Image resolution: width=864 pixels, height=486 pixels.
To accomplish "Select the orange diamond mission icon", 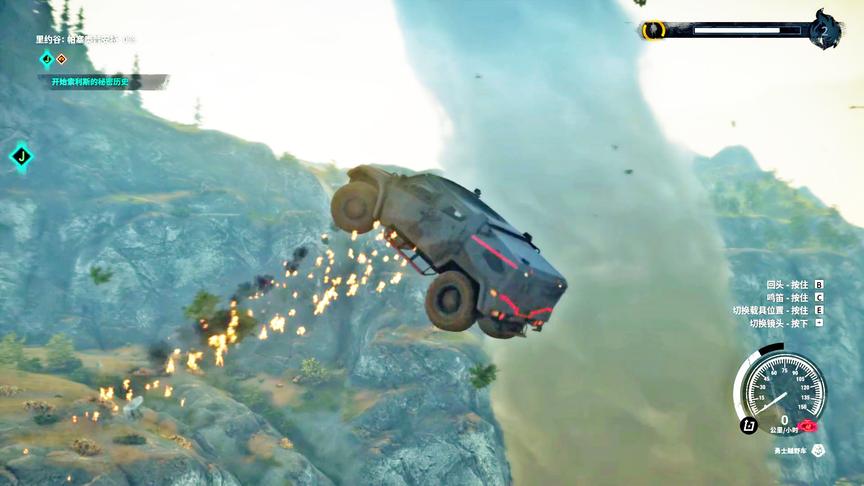I will point(61,59).
